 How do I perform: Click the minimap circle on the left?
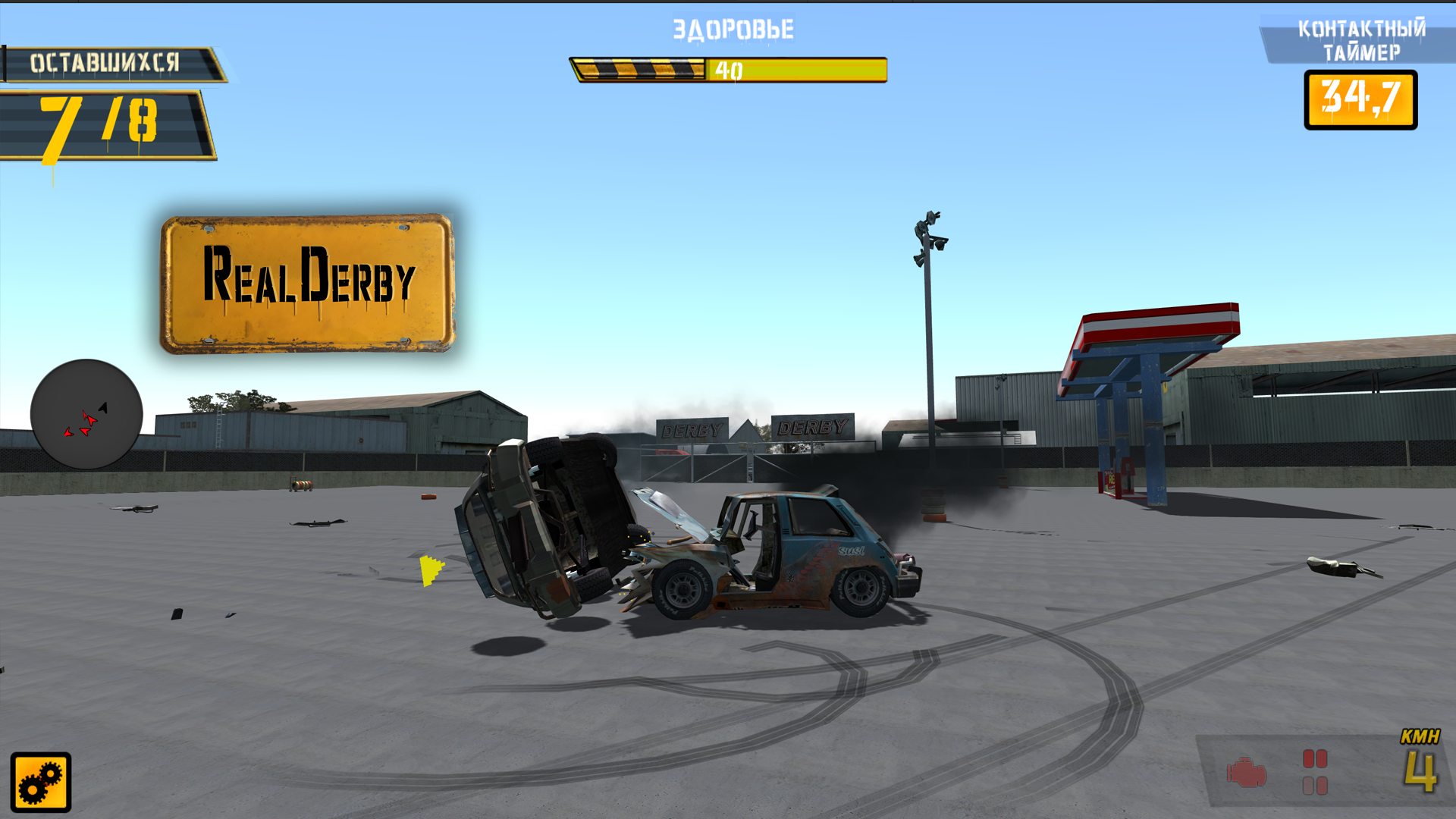[x=87, y=413]
